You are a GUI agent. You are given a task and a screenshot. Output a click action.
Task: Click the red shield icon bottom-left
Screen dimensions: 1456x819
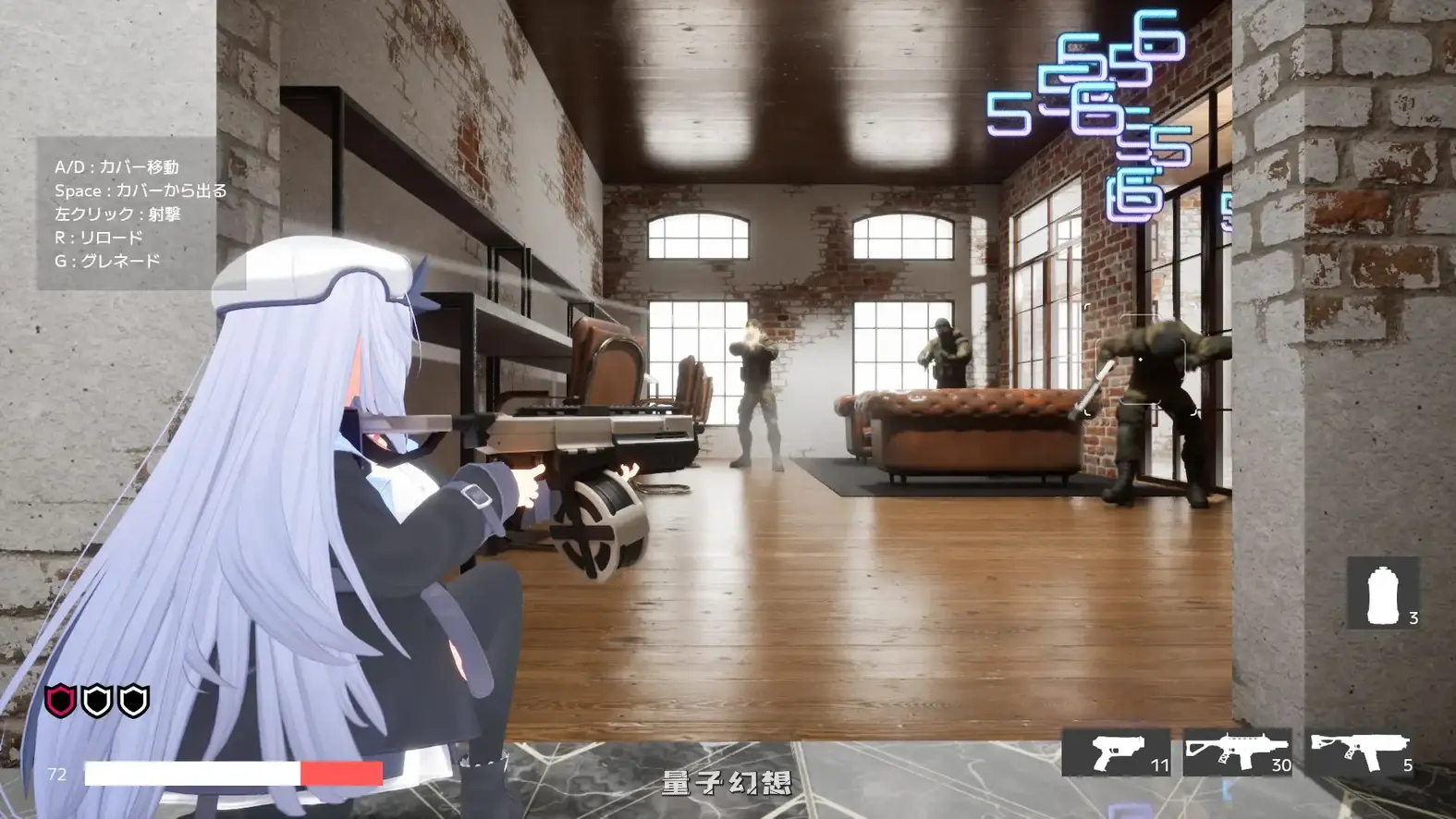[x=60, y=698]
